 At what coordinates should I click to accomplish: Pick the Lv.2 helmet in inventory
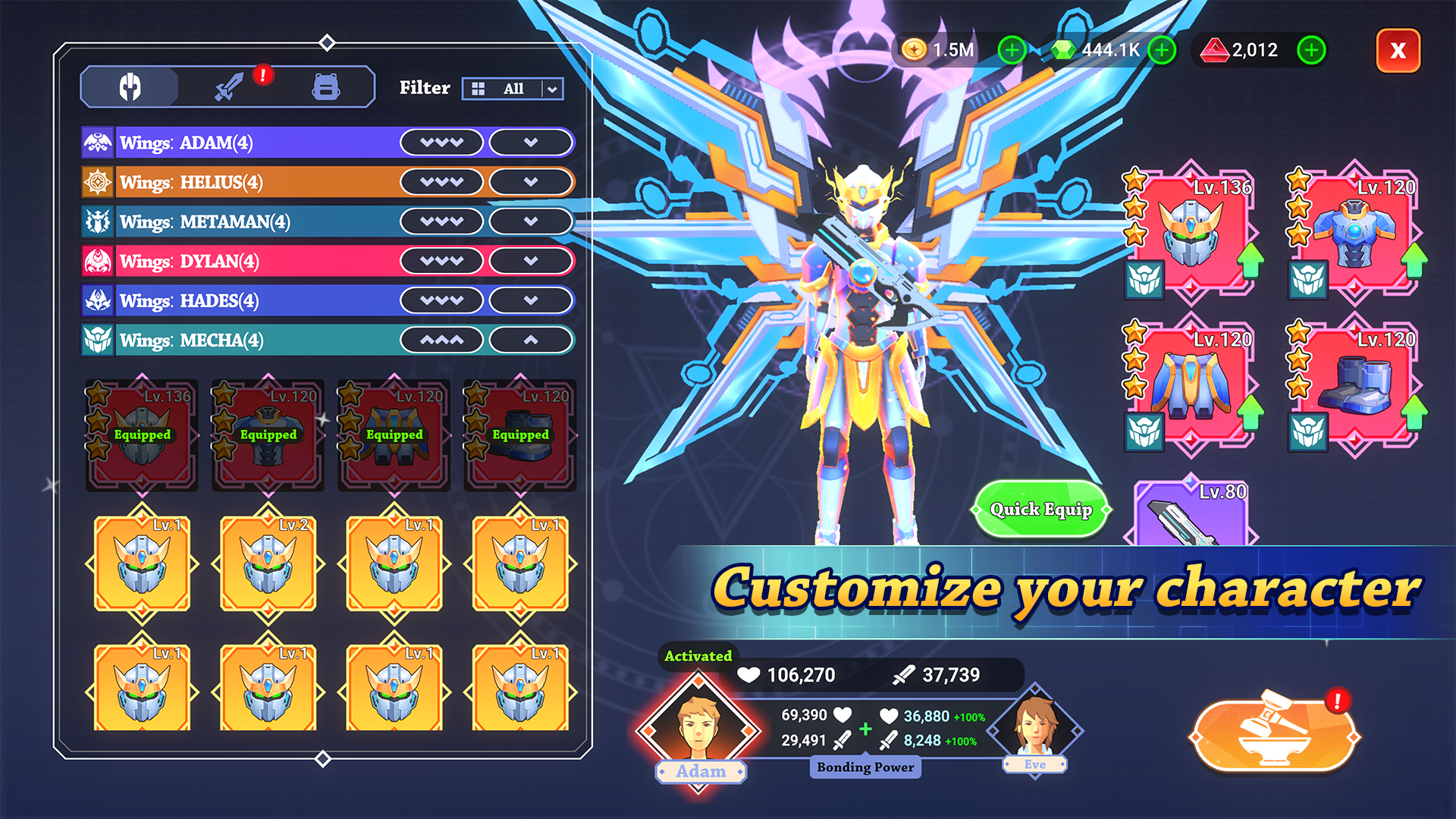(268, 565)
